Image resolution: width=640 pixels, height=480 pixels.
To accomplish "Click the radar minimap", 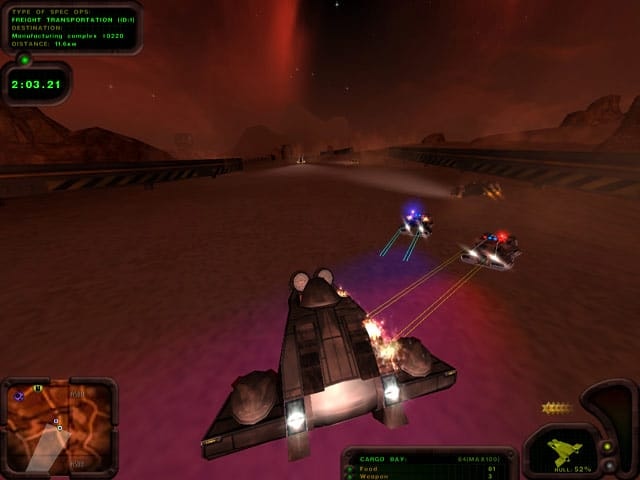I will [58, 427].
